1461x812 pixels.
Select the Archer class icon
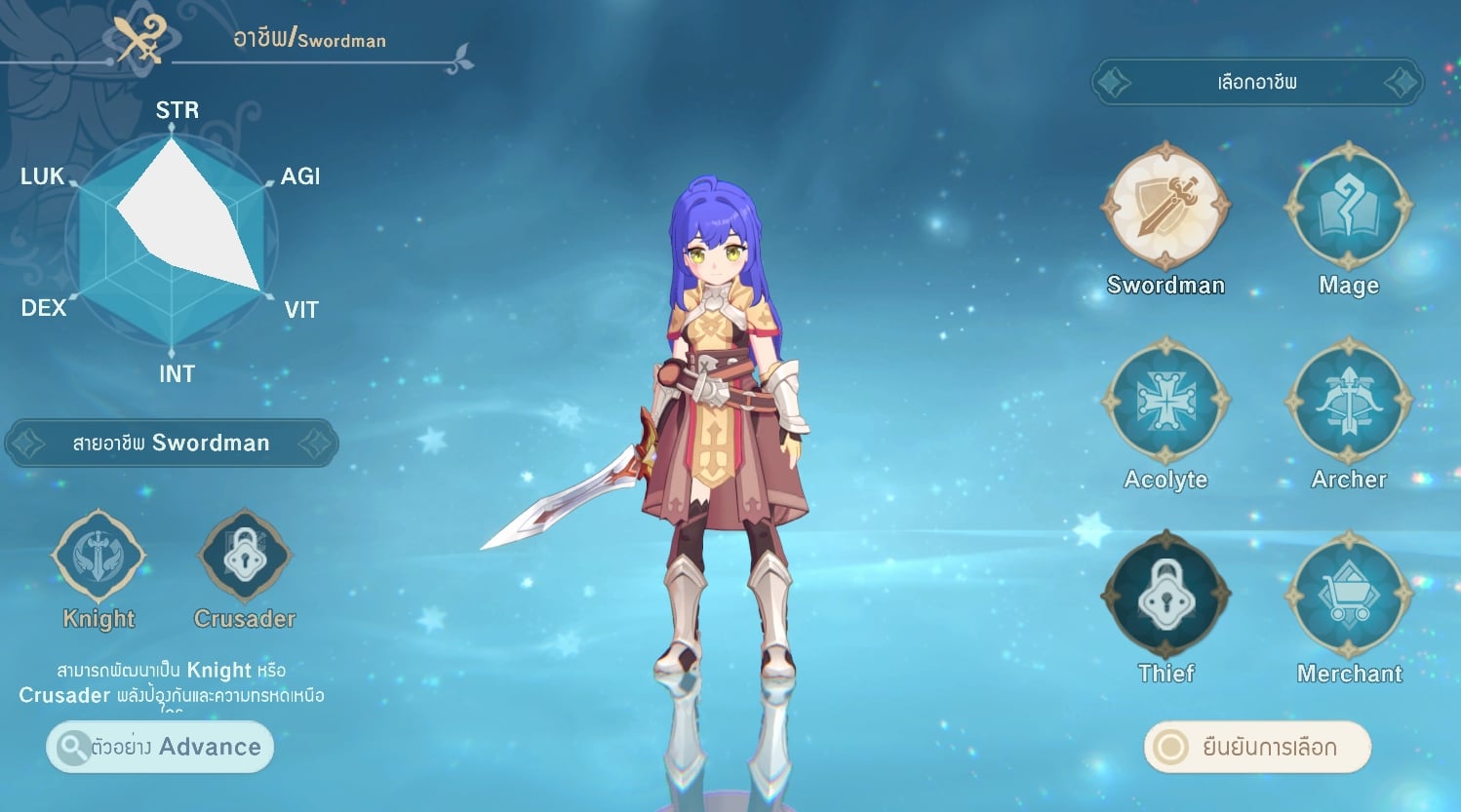[1349, 401]
